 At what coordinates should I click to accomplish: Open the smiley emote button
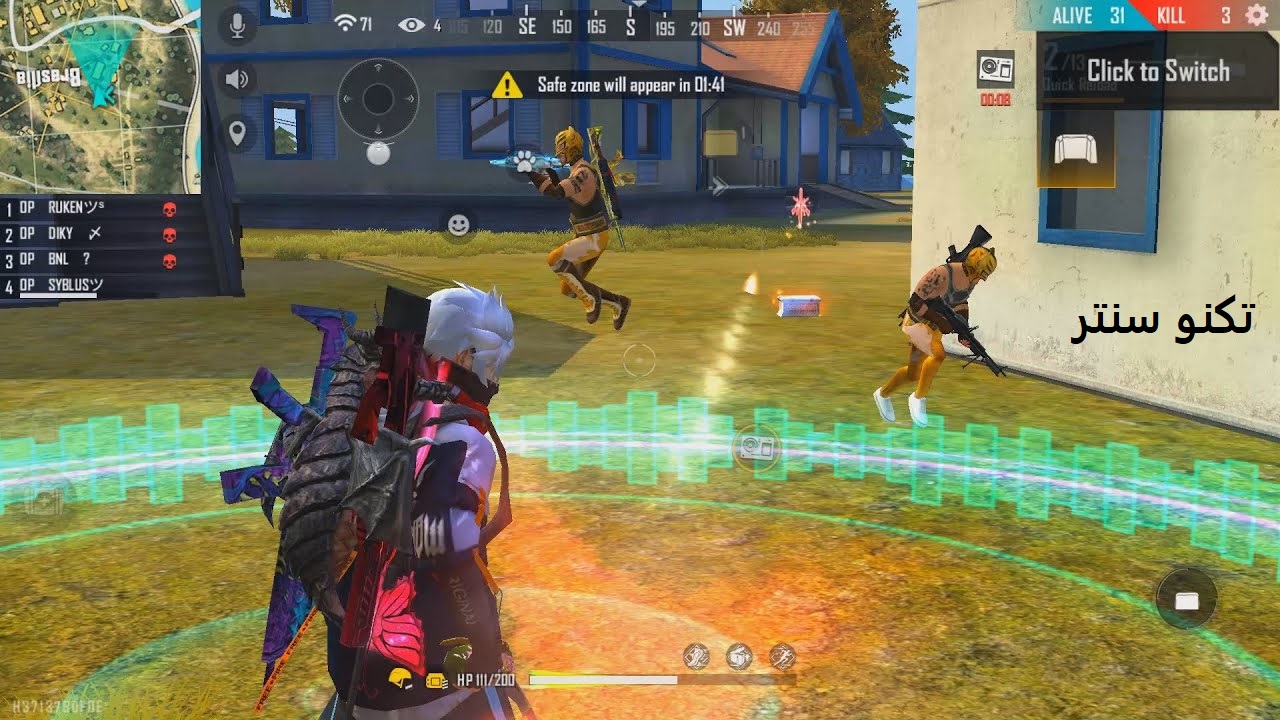(x=458, y=225)
